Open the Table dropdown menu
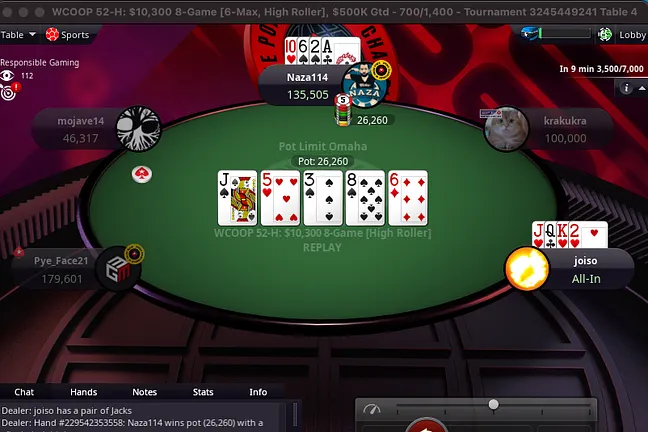Screen dimensions: 648x432 point(19,34)
